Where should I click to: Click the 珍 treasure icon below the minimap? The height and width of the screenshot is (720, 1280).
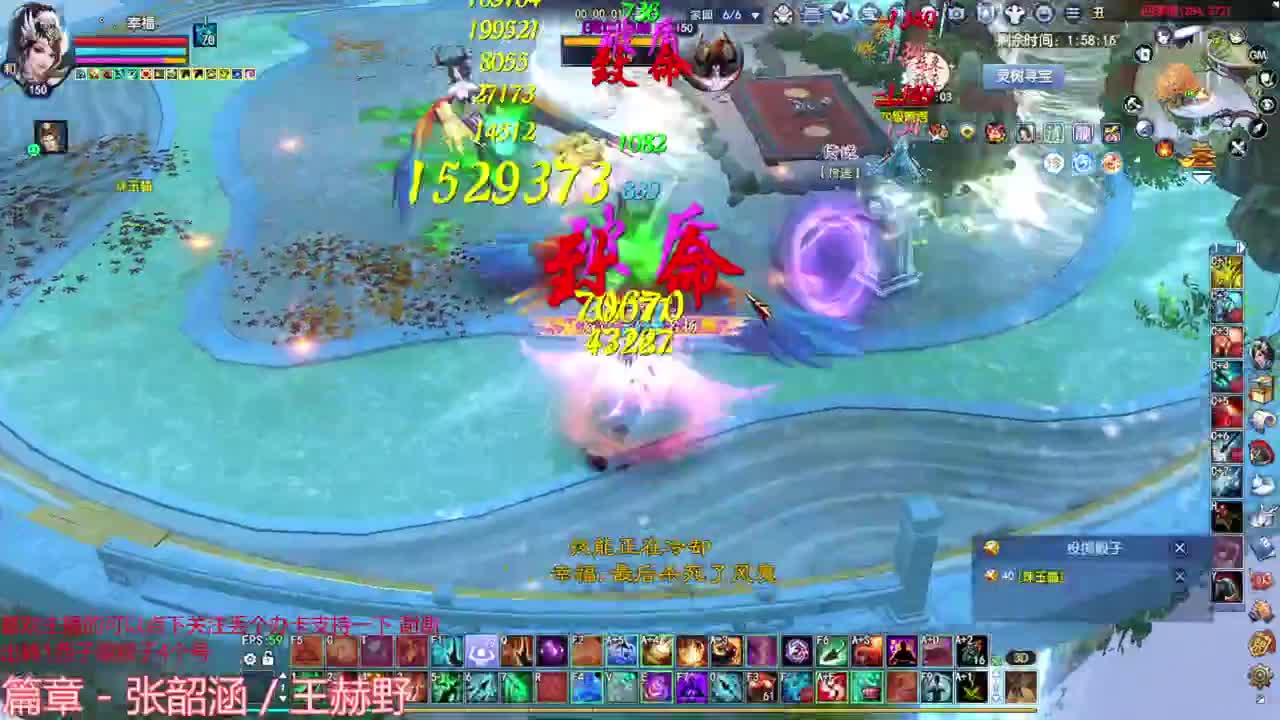click(1054, 163)
